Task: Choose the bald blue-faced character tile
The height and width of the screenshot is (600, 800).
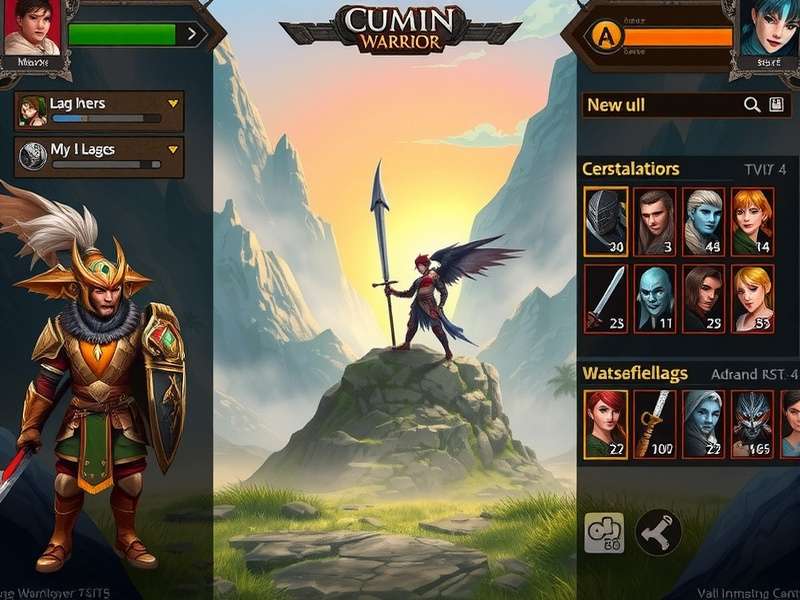Action: click(x=656, y=297)
